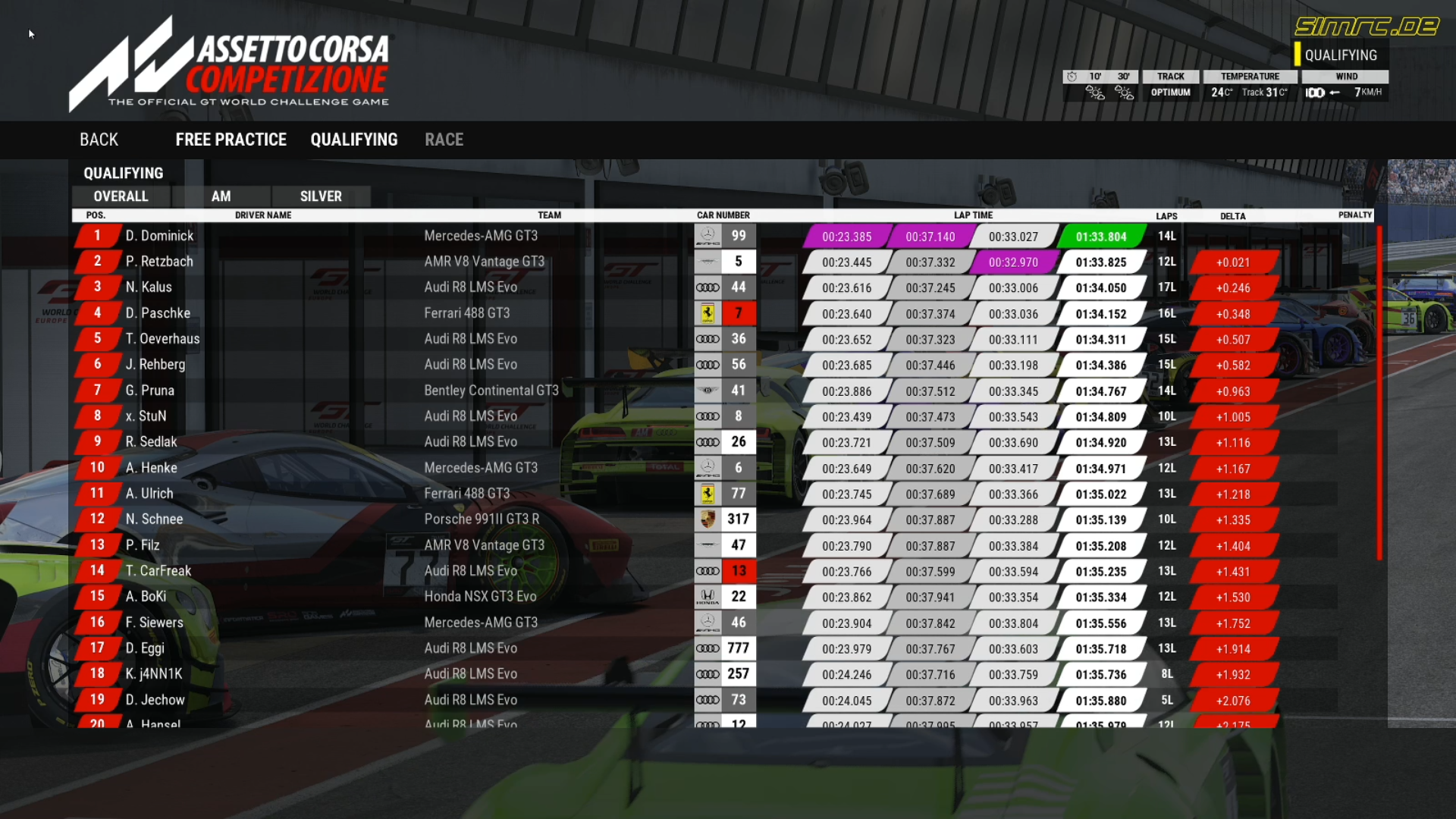Screen dimensions: 1456x819
Task: Select N. Kalus's qualifying entry
Action: pyautogui.click(x=149, y=287)
